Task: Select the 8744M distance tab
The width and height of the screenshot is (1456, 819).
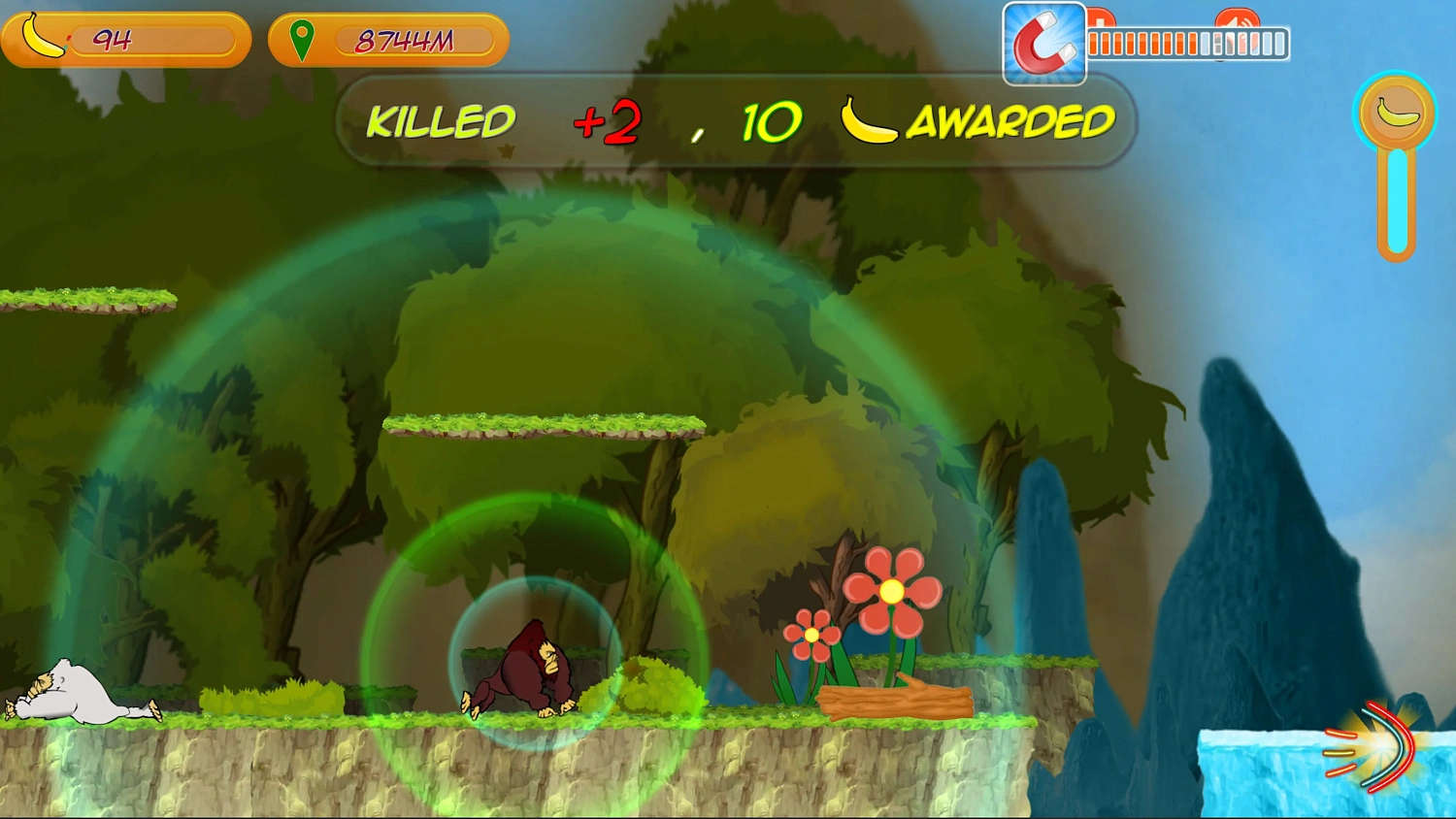Action: [403, 41]
